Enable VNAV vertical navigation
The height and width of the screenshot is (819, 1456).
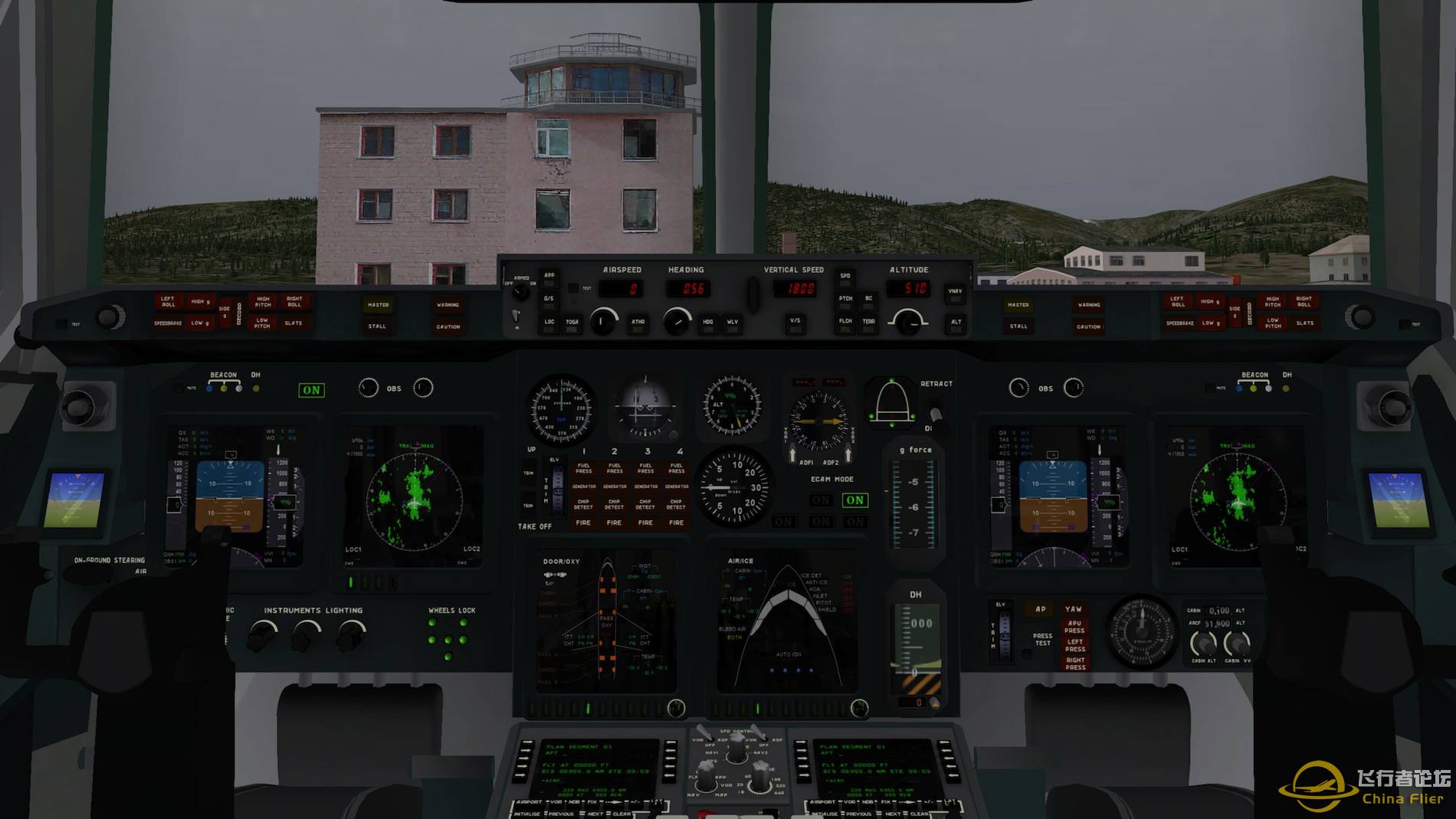[956, 292]
